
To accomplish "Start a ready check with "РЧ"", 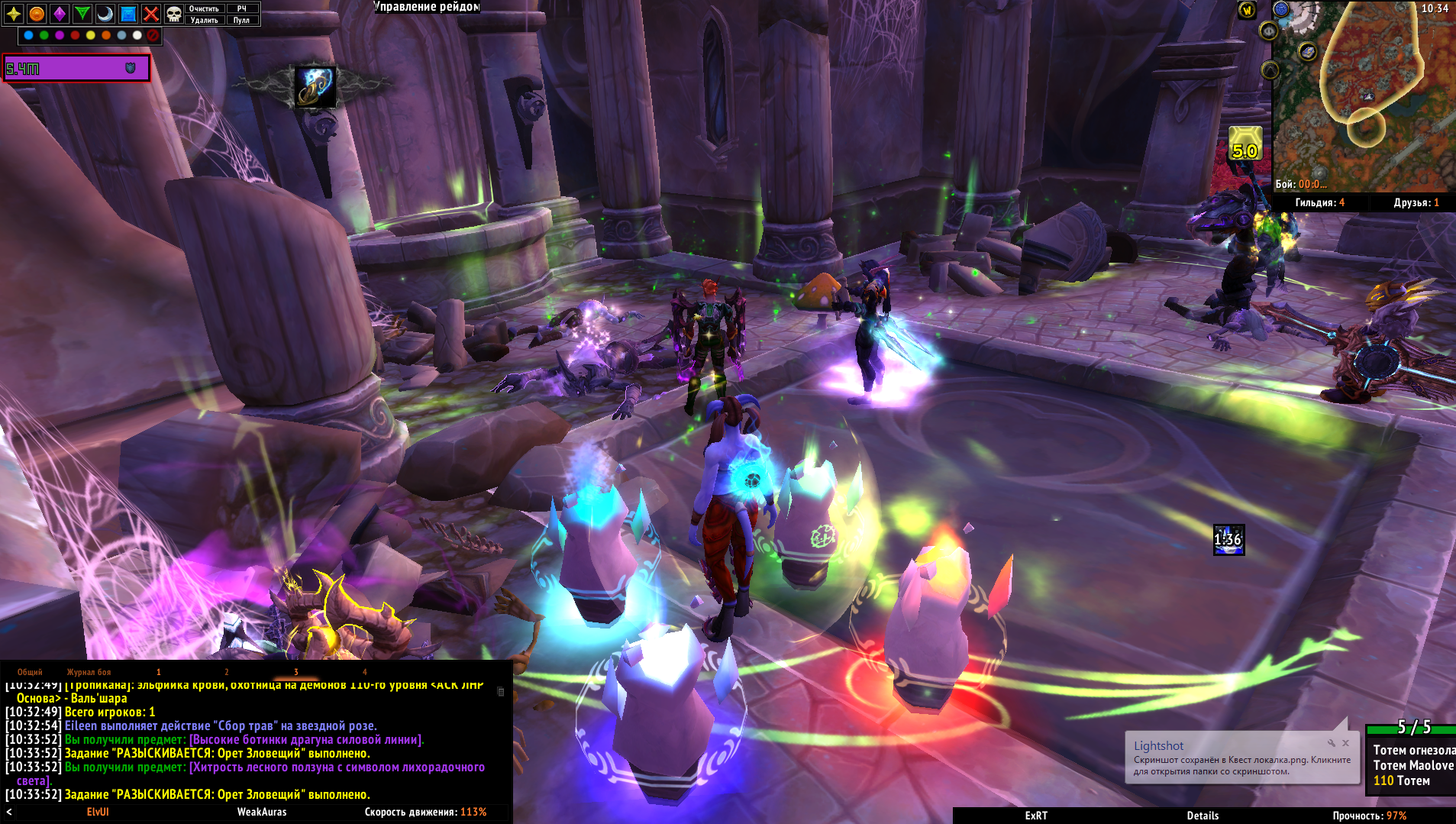I will pyautogui.click(x=241, y=8).
